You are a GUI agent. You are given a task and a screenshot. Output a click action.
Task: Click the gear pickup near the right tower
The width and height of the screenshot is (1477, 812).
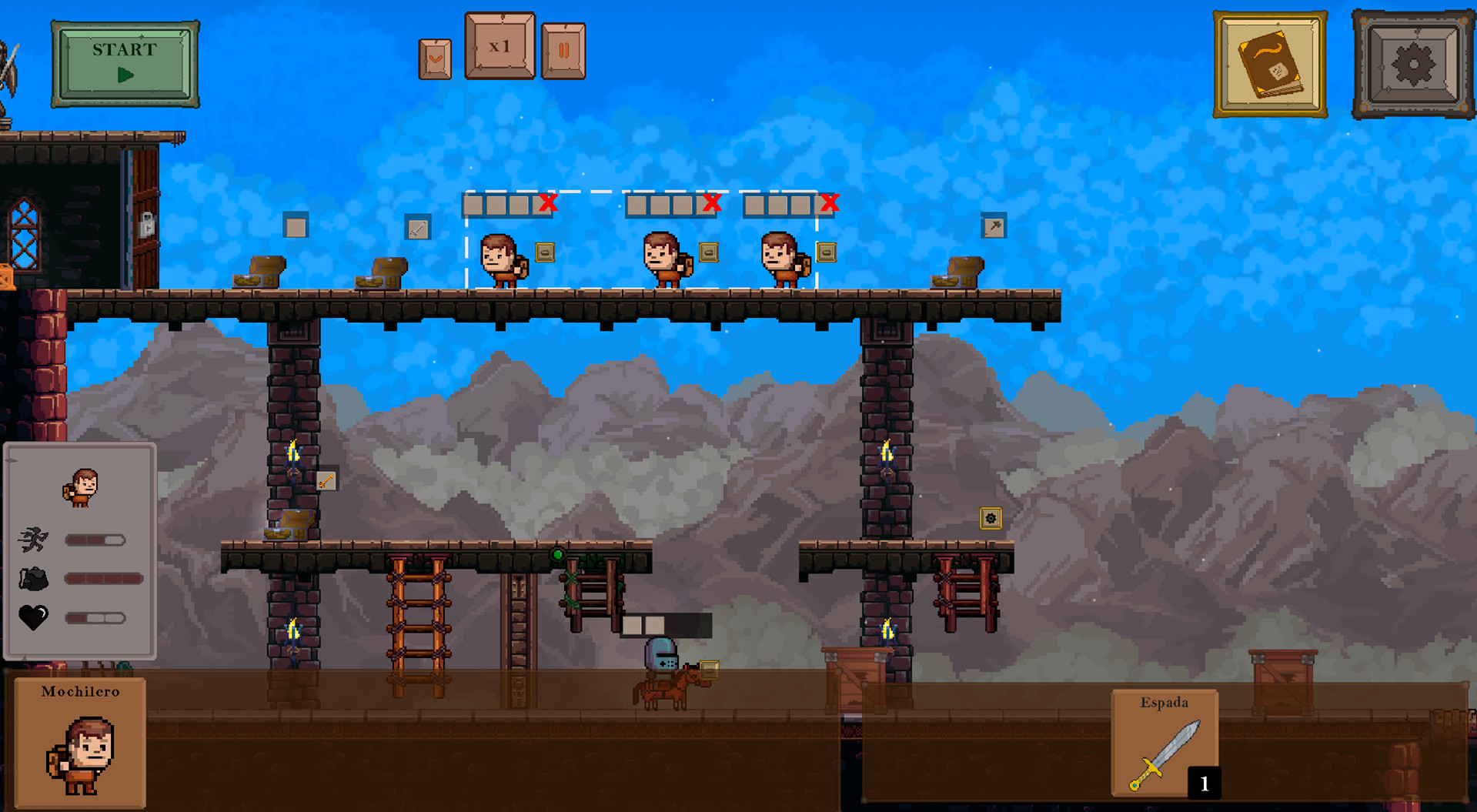pos(991,520)
